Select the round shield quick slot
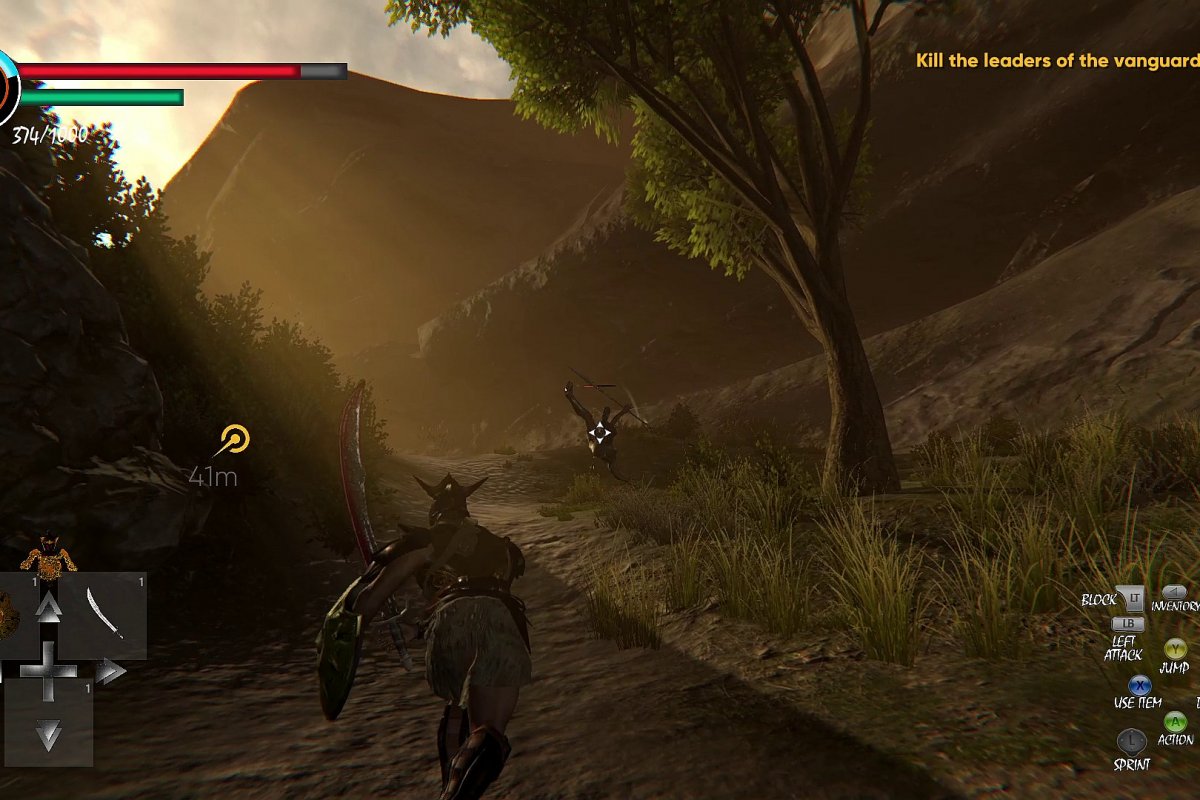This screenshot has width=1200, height=800. 8,612
